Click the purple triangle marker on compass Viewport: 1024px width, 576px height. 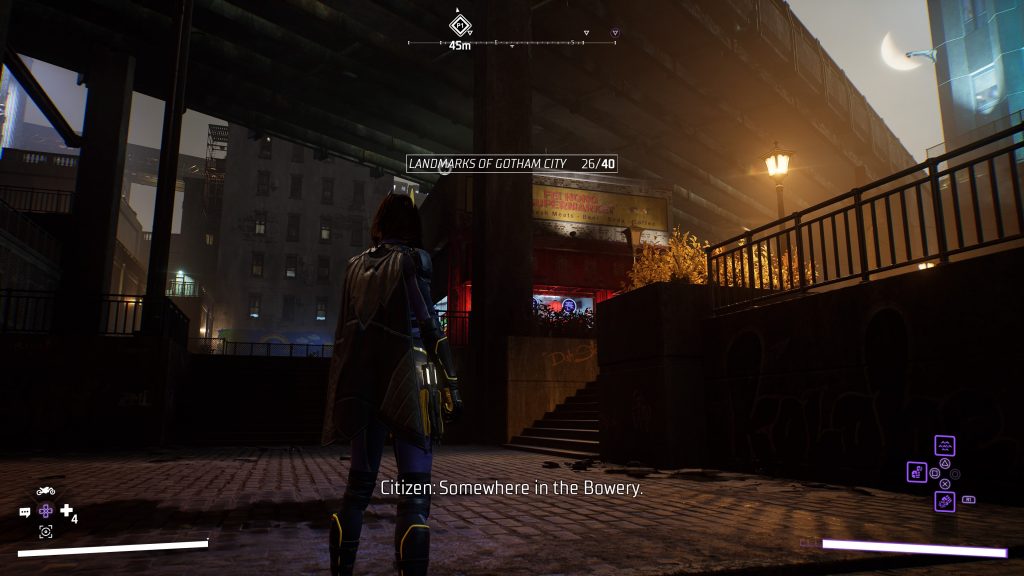tap(615, 33)
